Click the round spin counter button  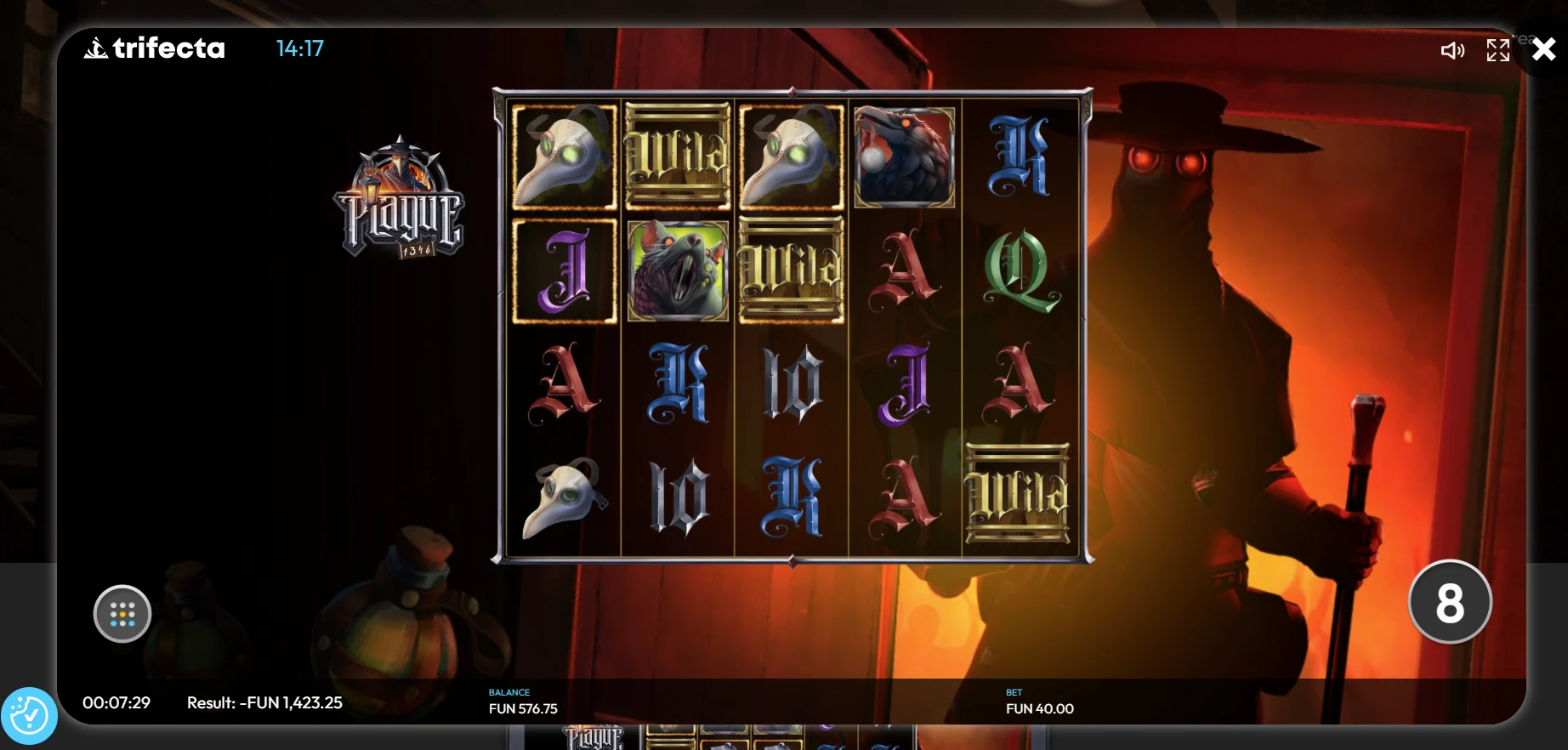pyautogui.click(x=1449, y=602)
